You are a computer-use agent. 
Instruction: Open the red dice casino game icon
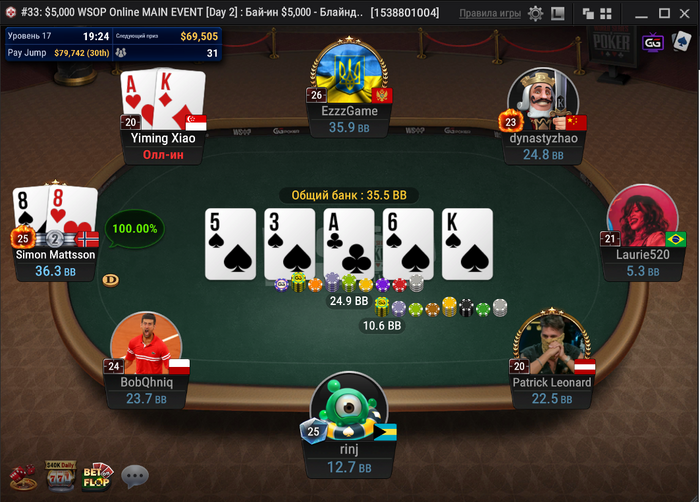(23, 476)
